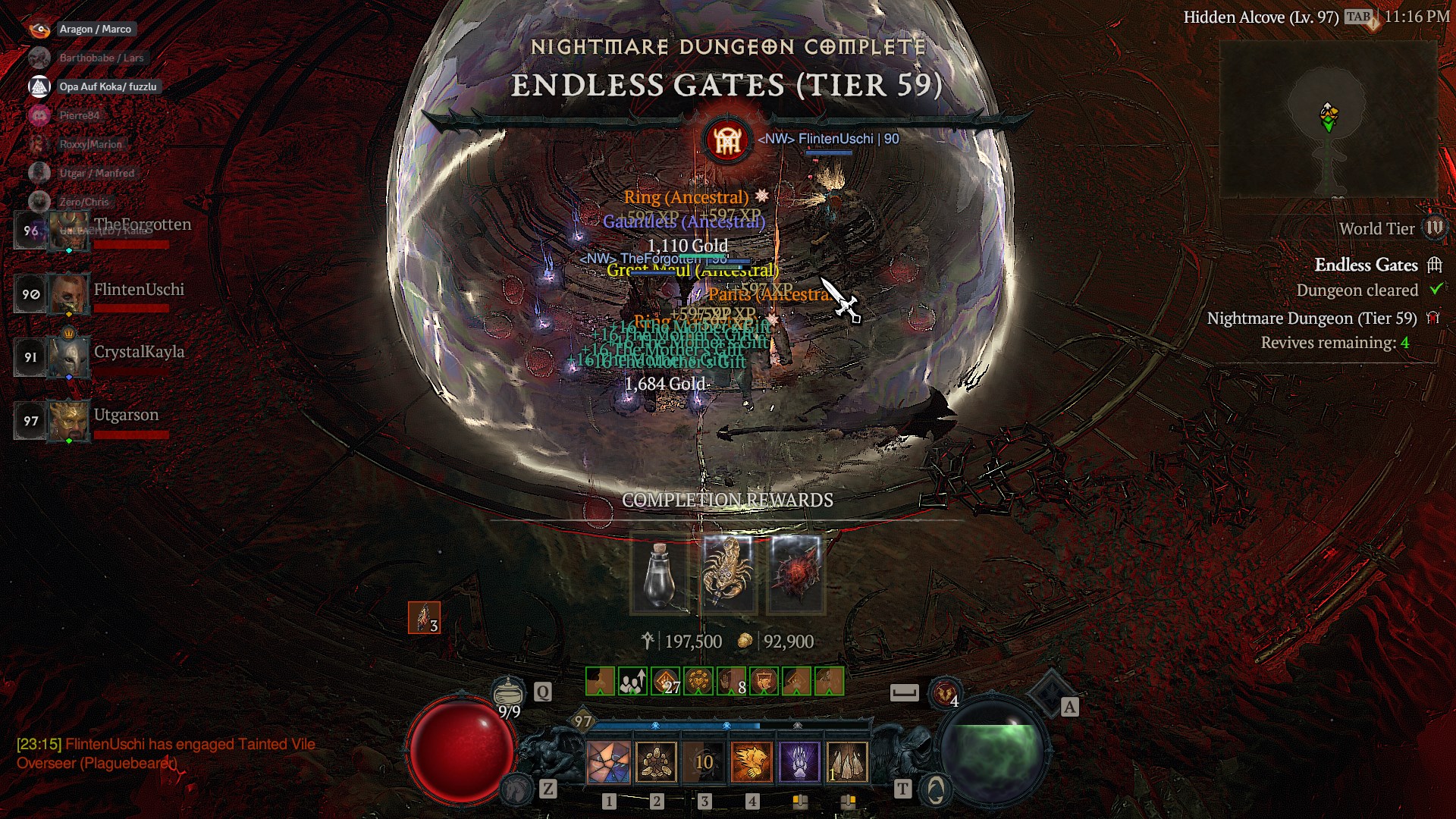The width and height of the screenshot is (1456, 819).
Task: Select the empty vial completion reward
Action: coord(659,574)
